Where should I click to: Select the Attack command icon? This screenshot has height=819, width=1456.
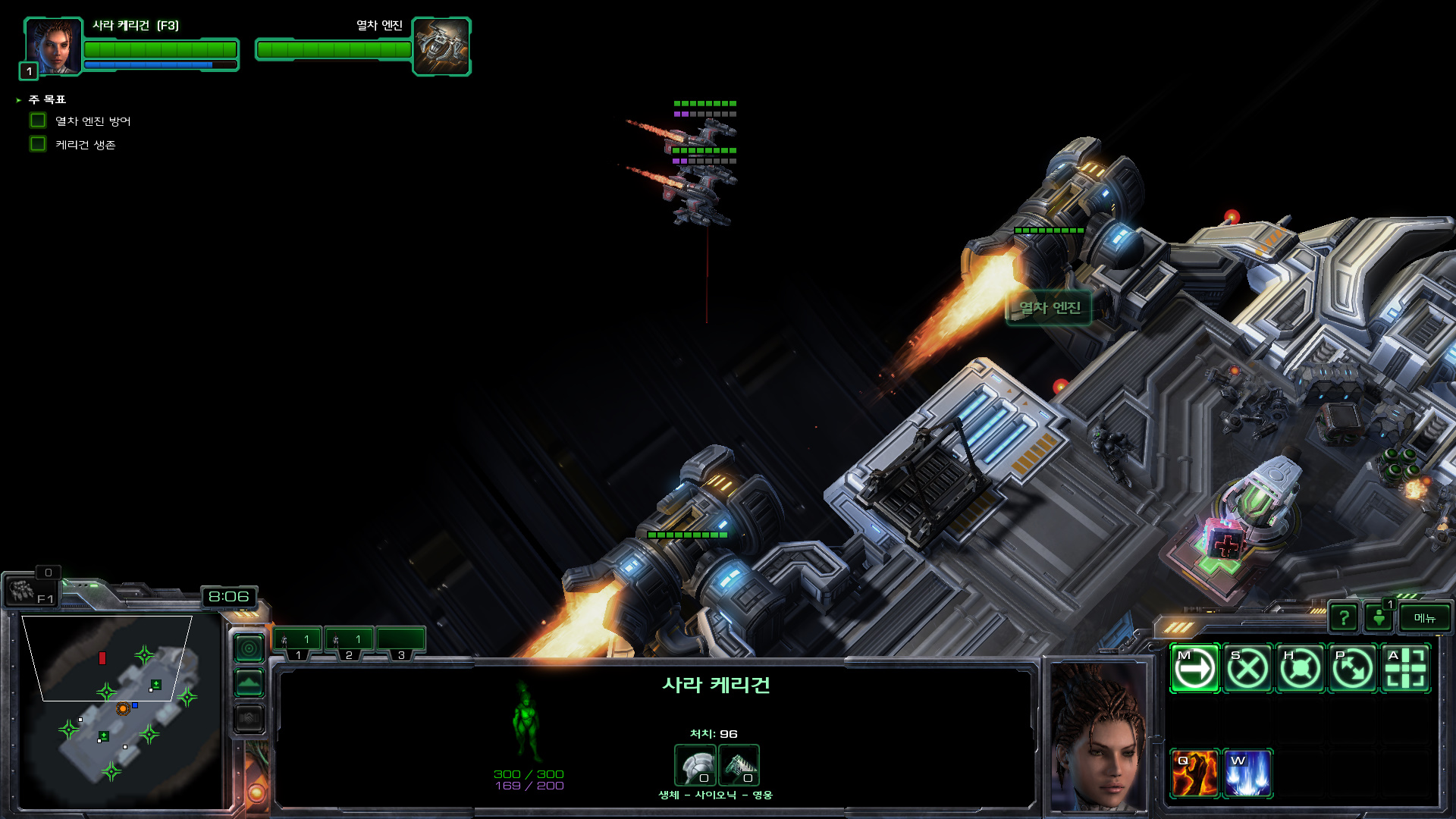click(1405, 668)
